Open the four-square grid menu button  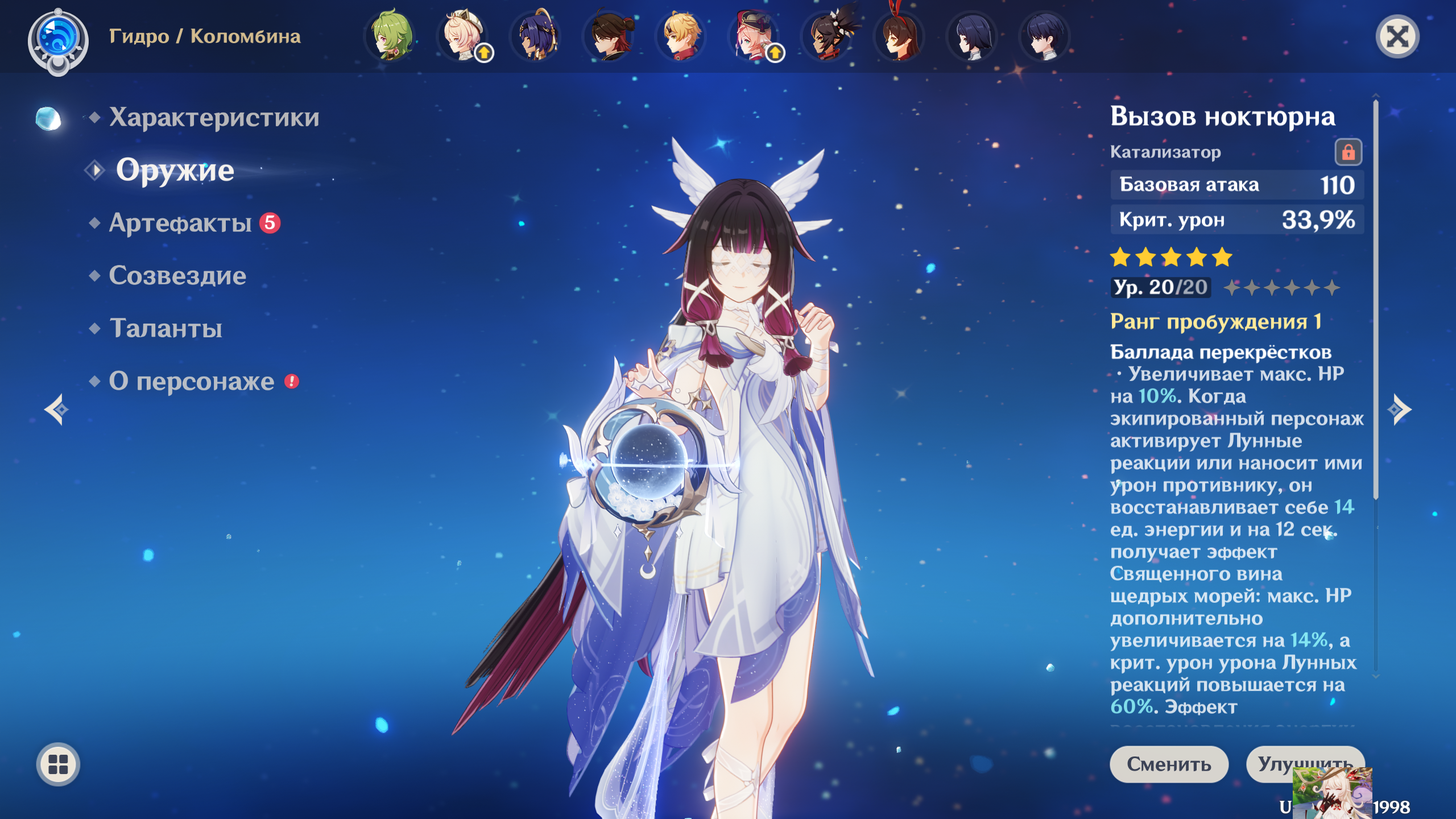pos(58,764)
